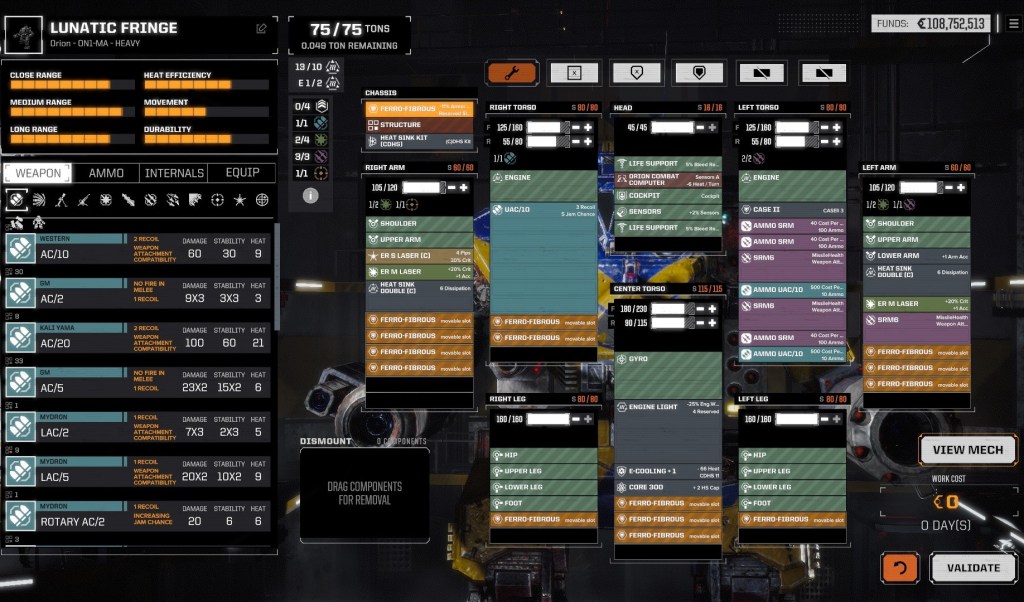Viewport: 1024px width, 602px height.
Task: Click the Orion Combat Computer in head
Action: [x=666, y=180]
